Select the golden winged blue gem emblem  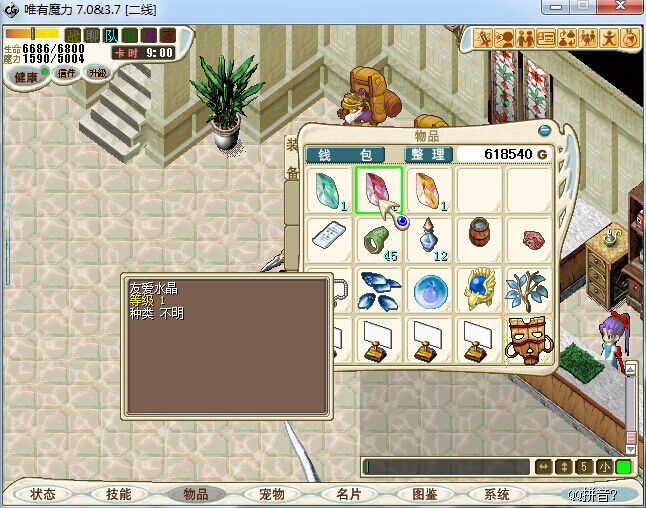click(478, 290)
